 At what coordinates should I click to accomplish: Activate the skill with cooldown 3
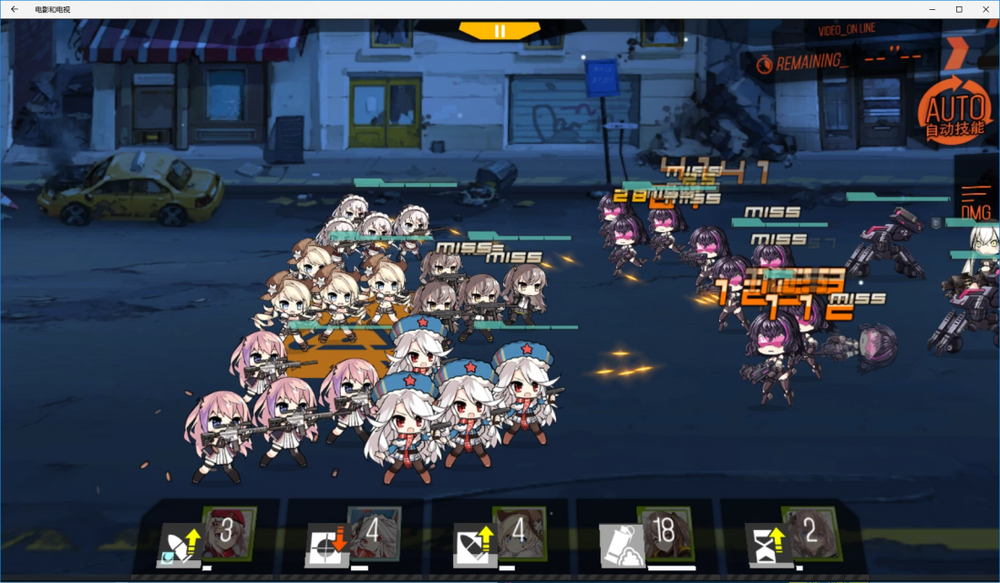209,537
